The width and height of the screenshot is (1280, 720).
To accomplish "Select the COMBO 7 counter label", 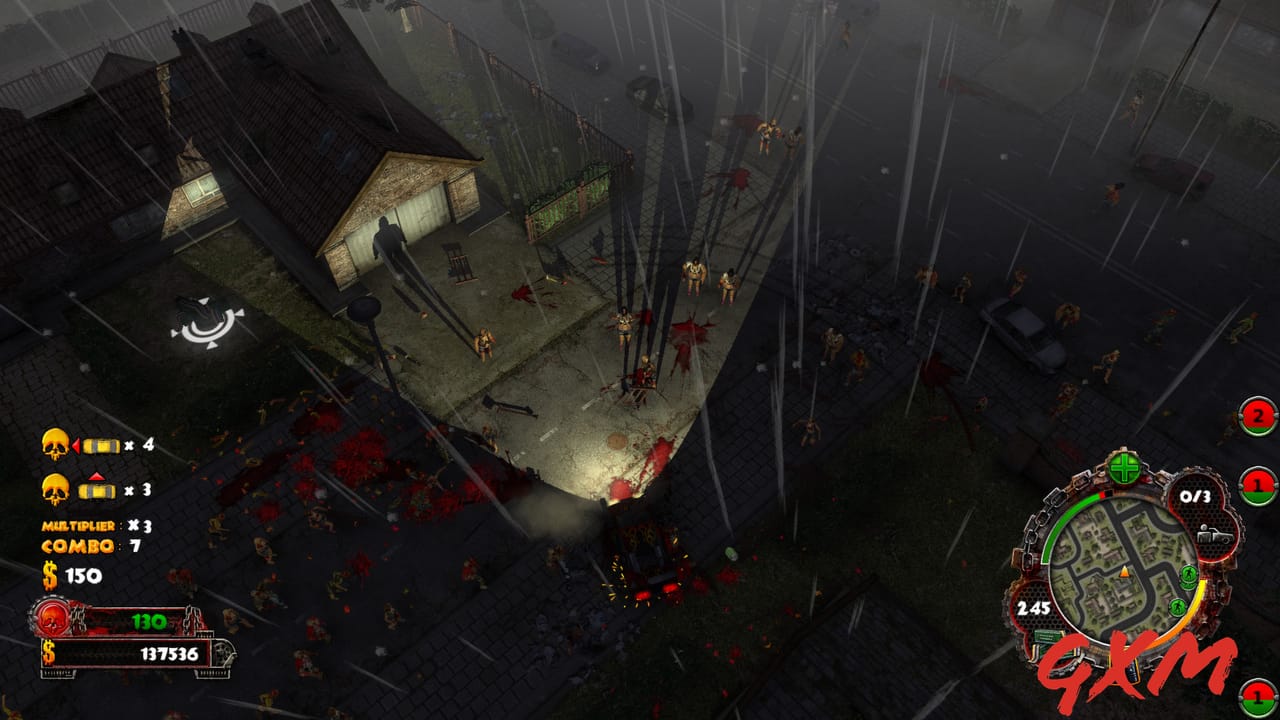I will (x=78, y=545).
